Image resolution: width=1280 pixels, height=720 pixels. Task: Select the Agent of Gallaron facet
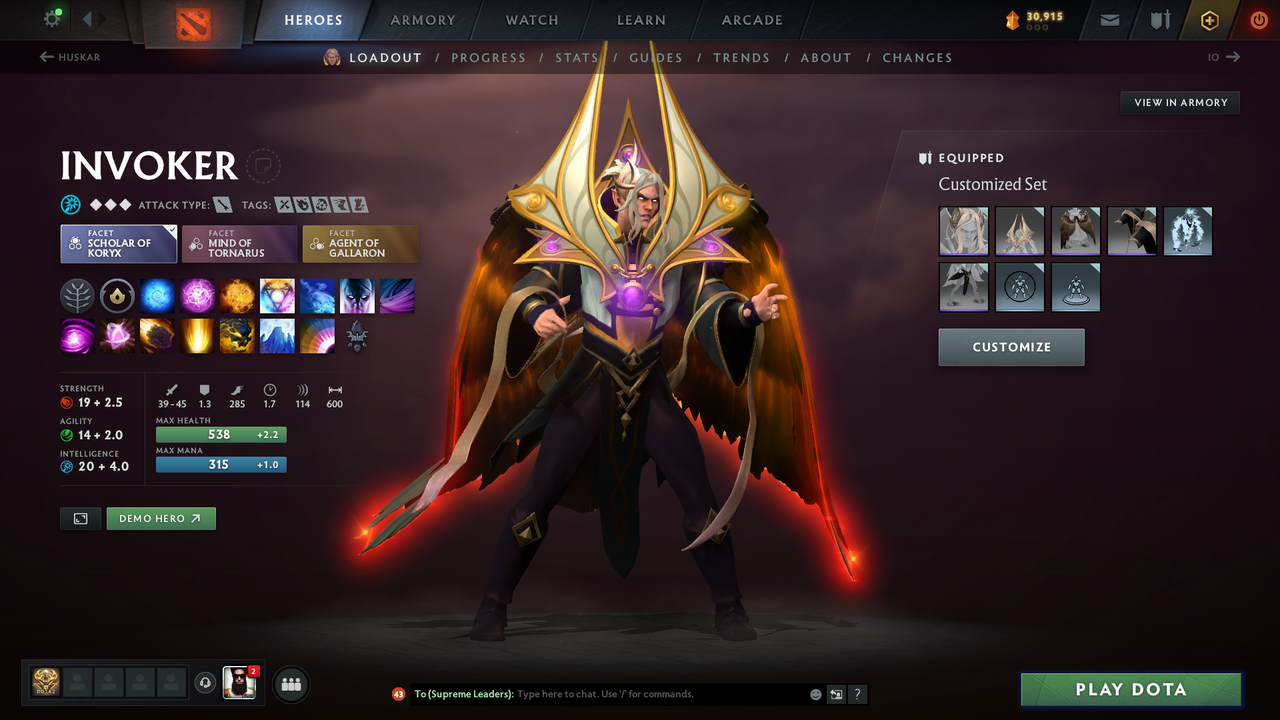360,243
